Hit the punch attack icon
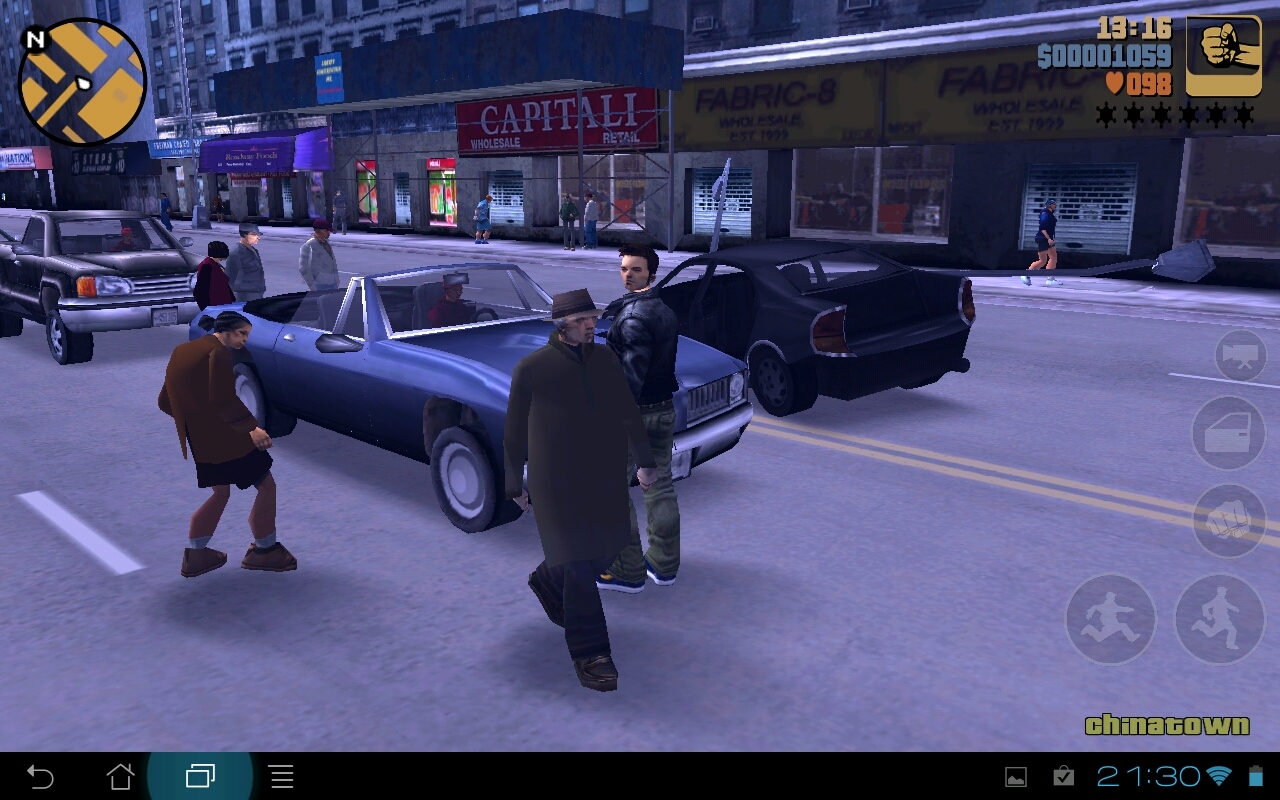Image resolution: width=1280 pixels, height=800 pixels. pyautogui.click(x=1228, y=519)
